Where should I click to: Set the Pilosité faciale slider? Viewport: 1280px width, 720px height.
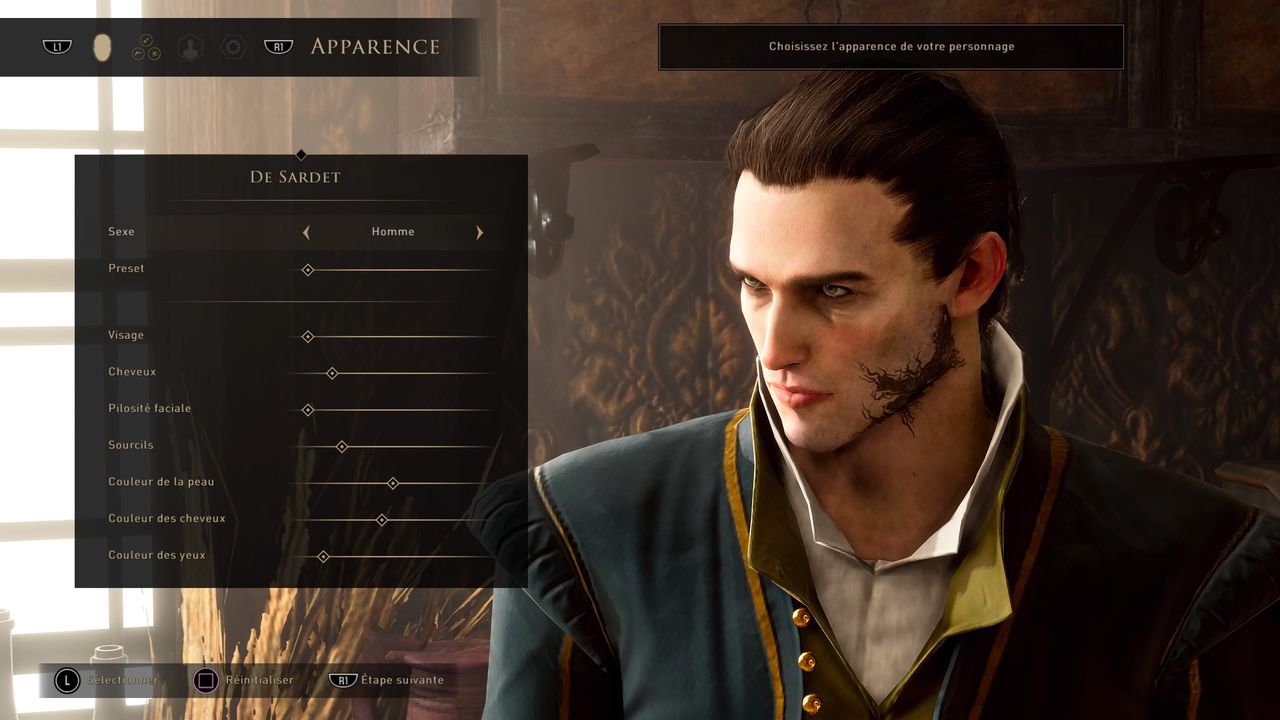click(x=308, y=410)
